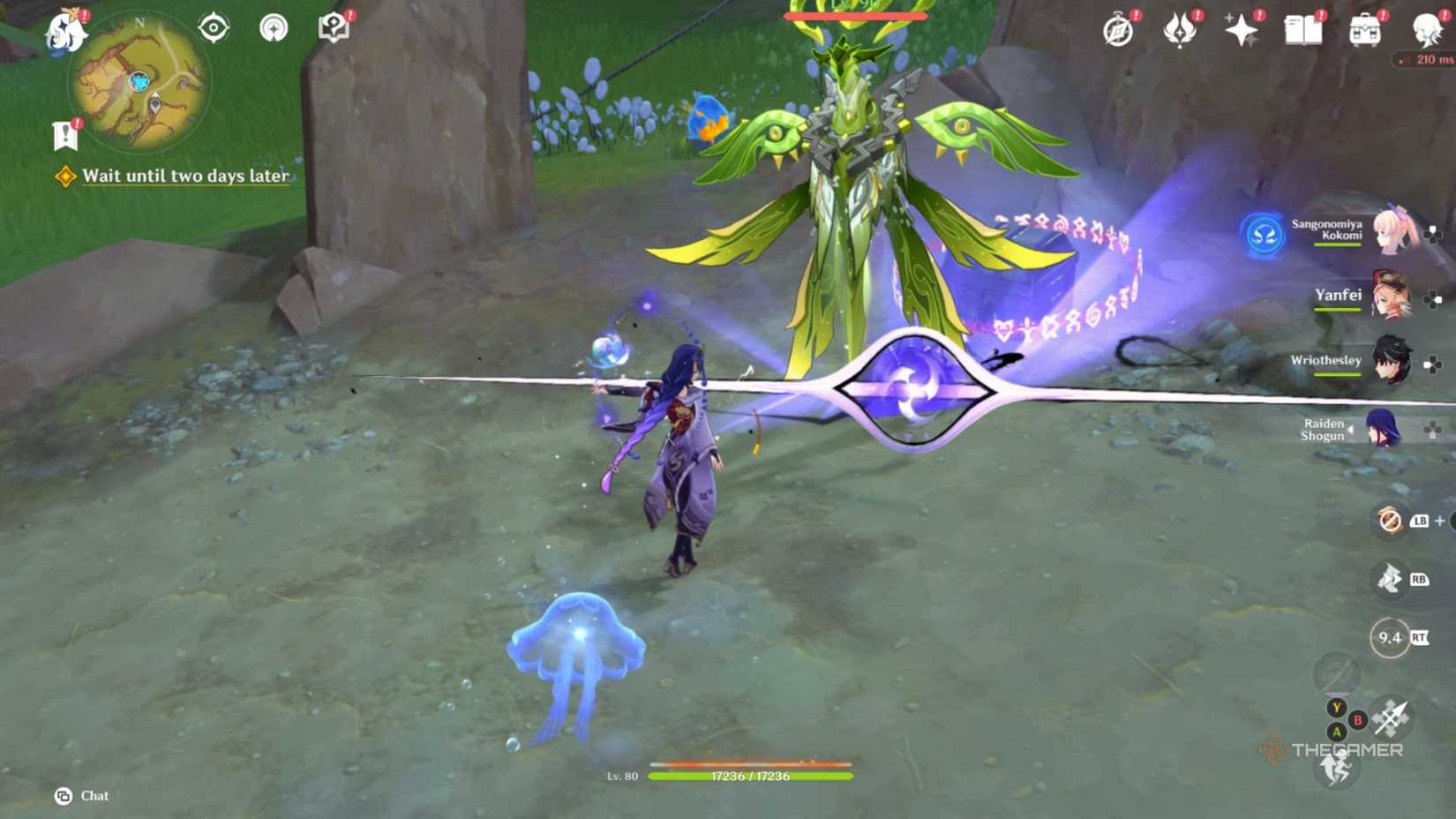The width and height of the screenshot is (1456, 819).
Task: Click quest 'Wait until two days later'
Action: pyautogui.click(x=184, y=176)
